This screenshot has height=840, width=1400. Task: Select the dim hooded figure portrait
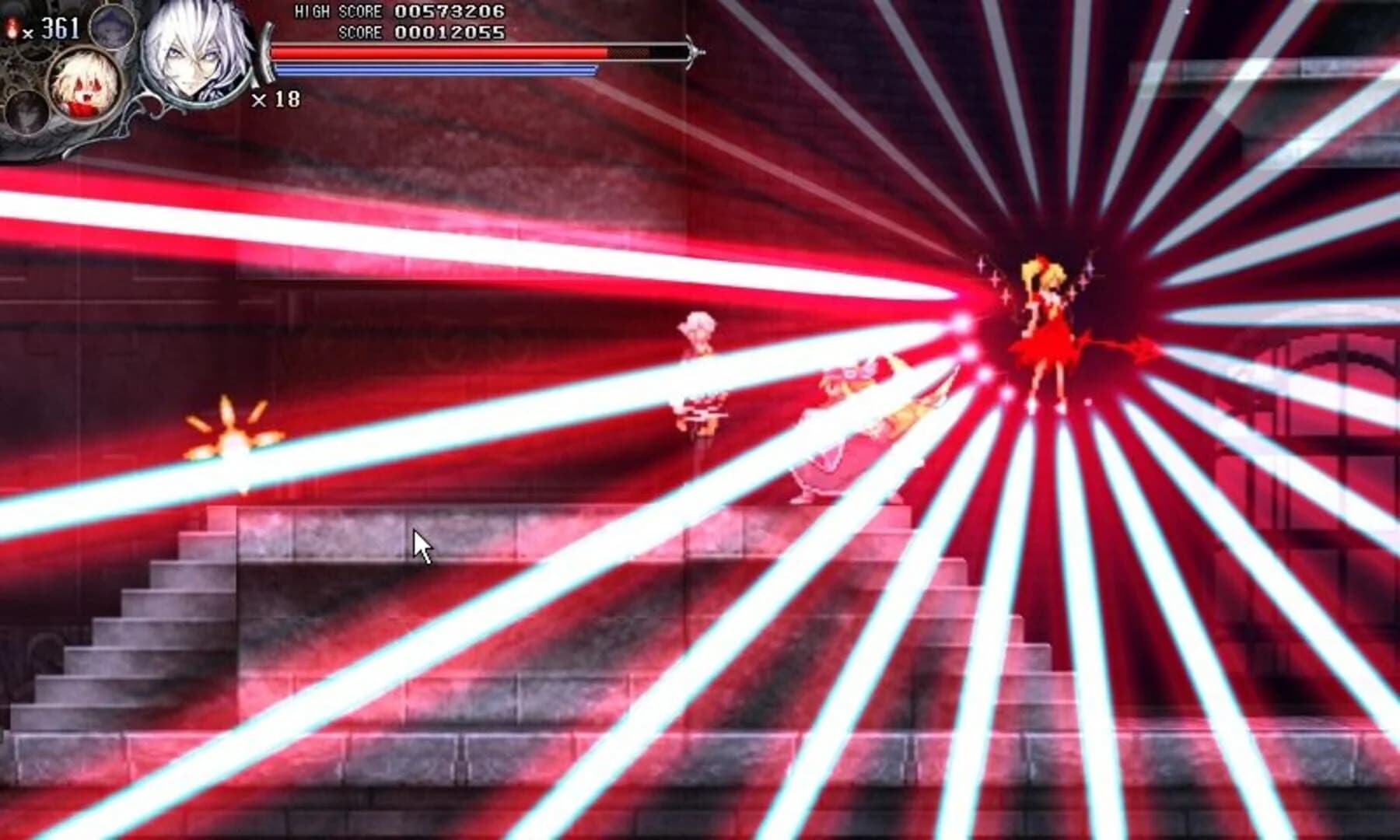(113, 27)
